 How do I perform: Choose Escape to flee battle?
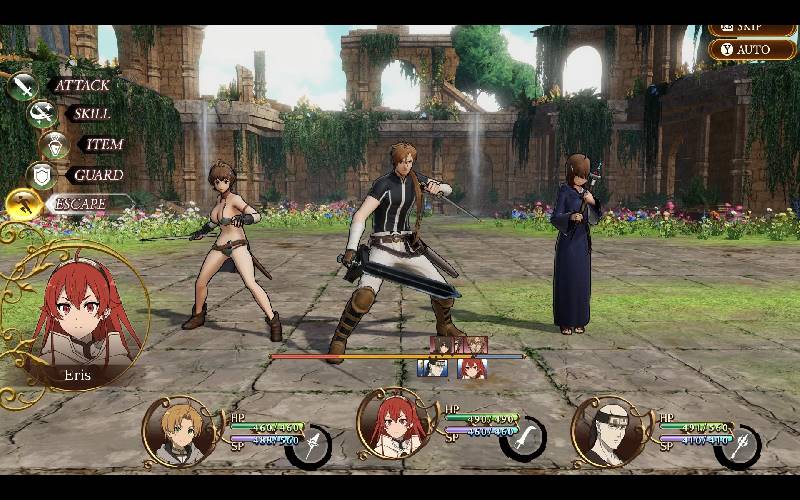coord(82,203)
